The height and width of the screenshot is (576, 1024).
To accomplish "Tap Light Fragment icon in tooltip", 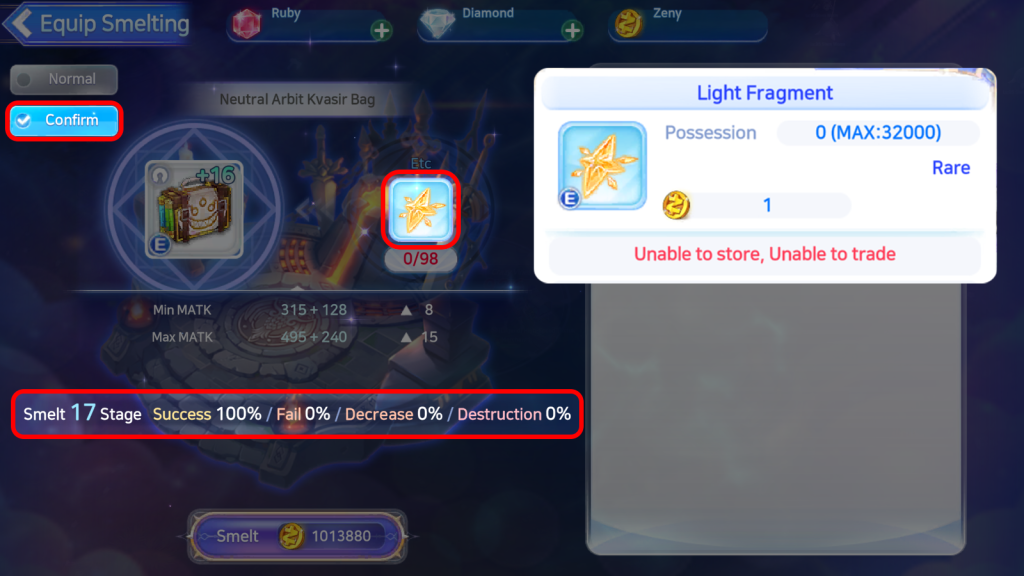I will [602, 166].
